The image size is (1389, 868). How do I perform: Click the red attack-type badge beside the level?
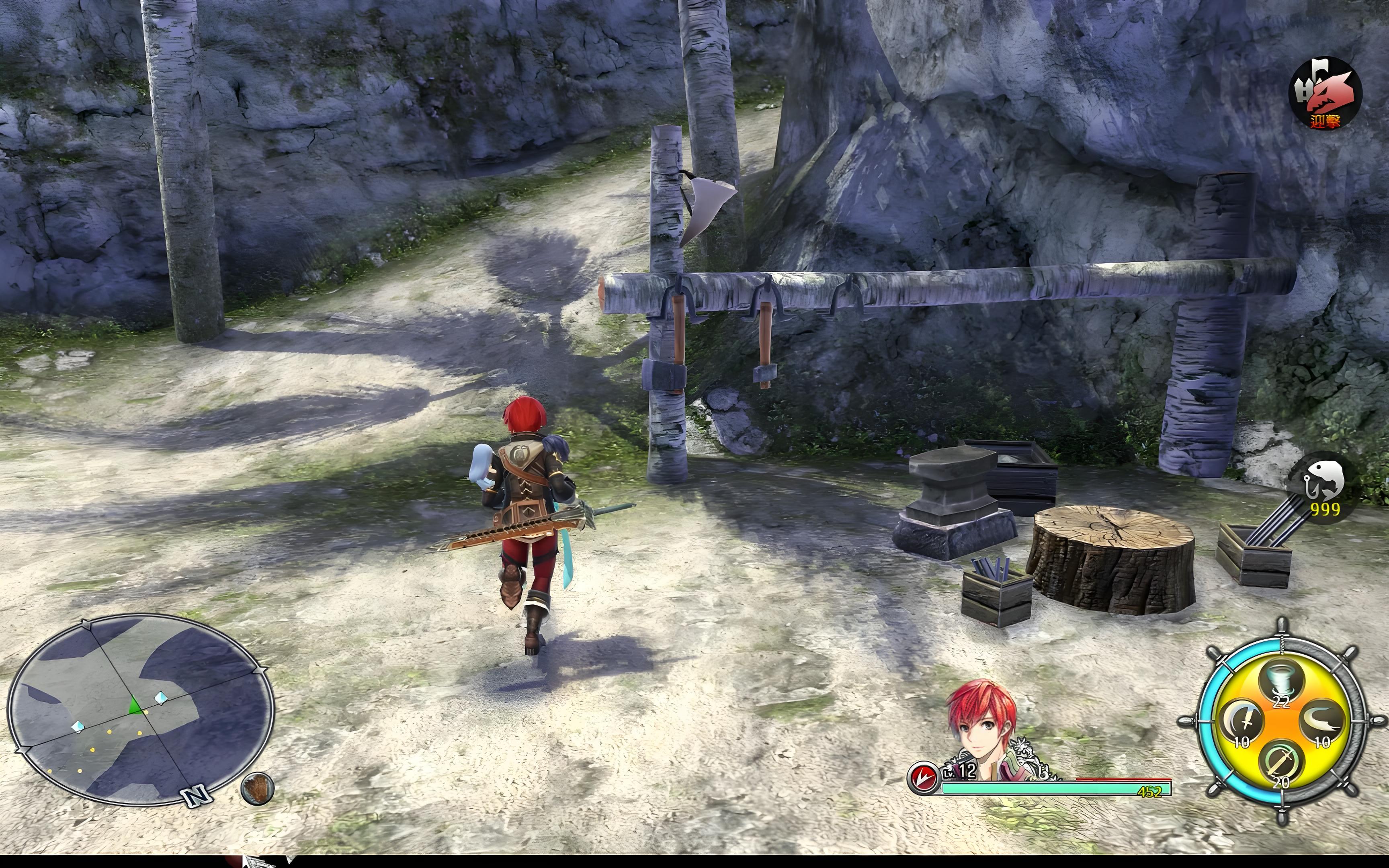922,777
